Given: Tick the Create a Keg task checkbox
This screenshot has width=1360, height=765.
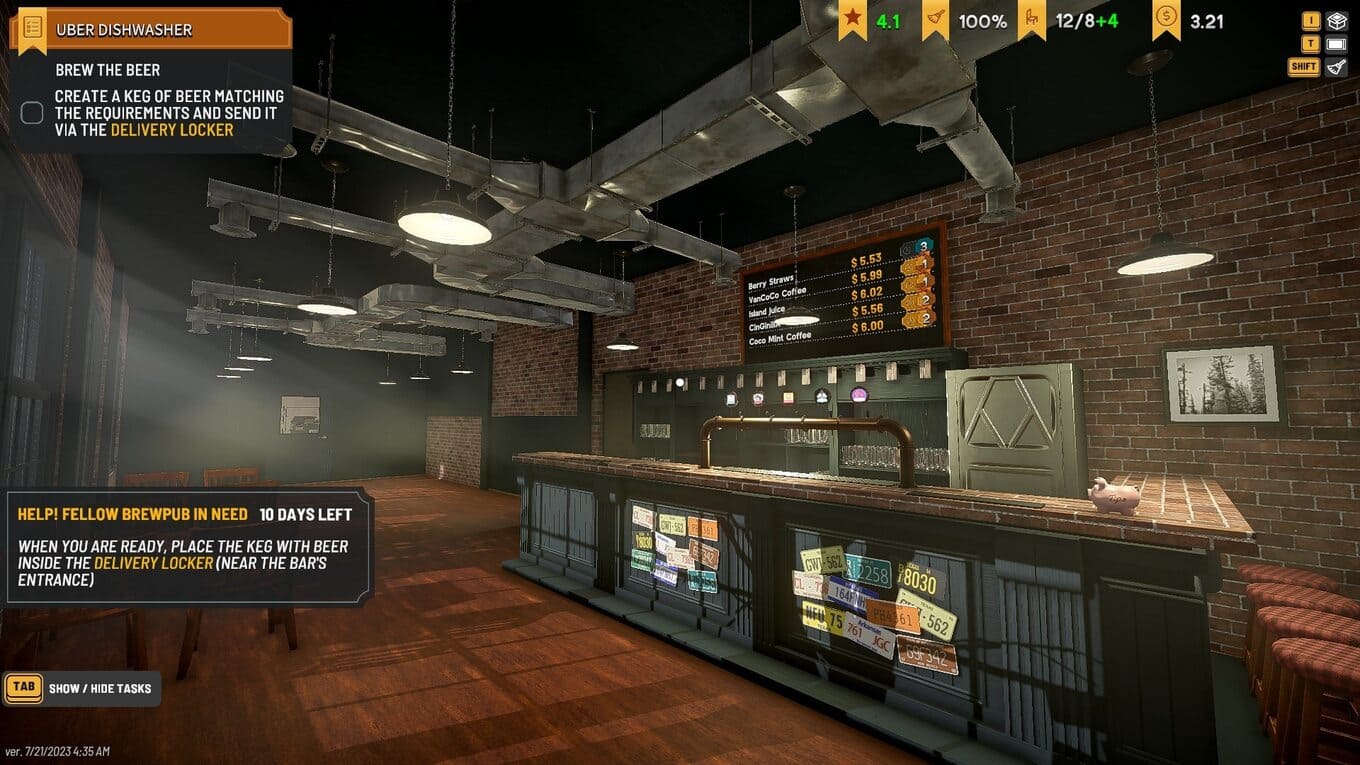Looking at the screenshot, I should [32, 113].
